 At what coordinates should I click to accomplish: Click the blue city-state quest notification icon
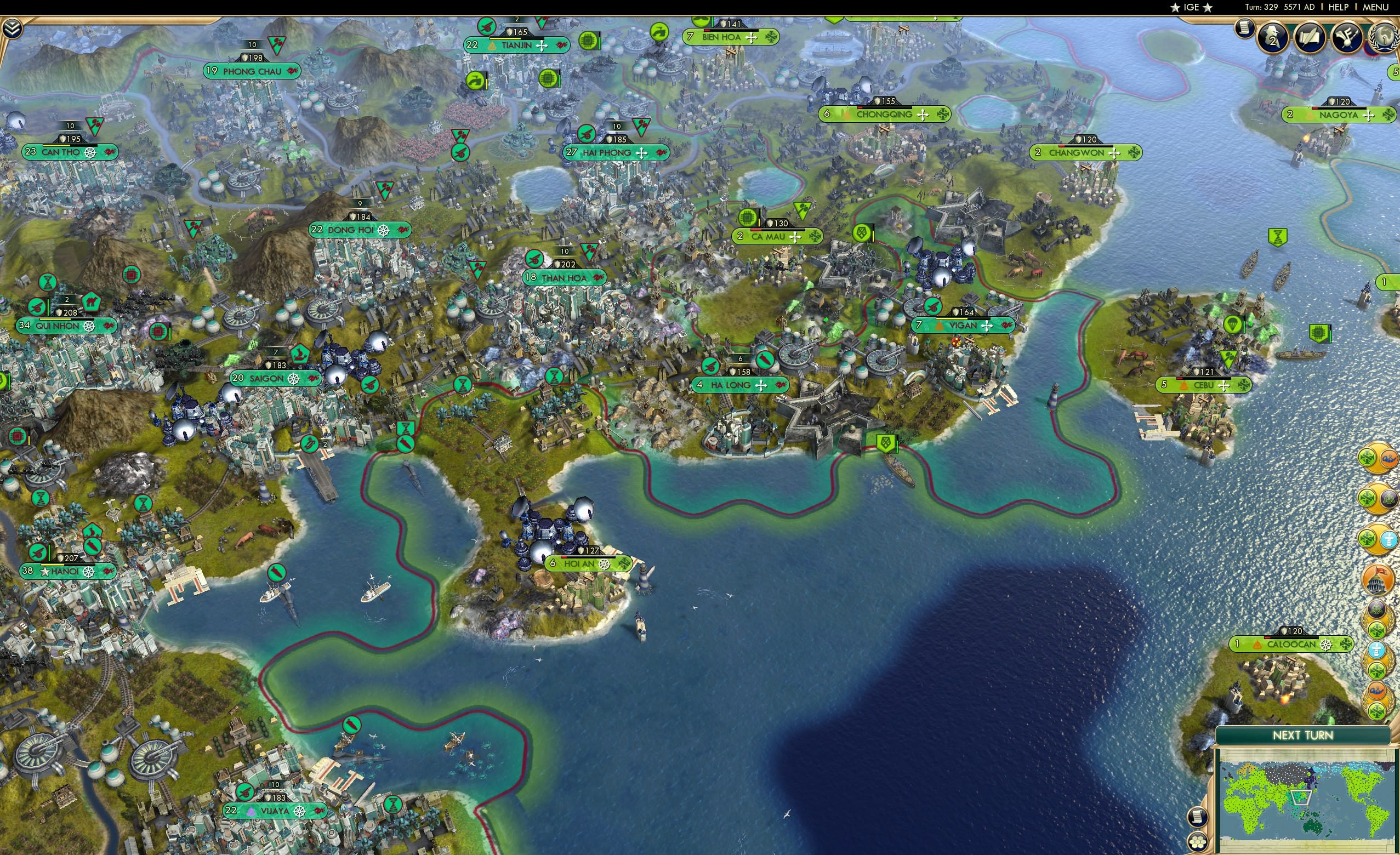1388,539
